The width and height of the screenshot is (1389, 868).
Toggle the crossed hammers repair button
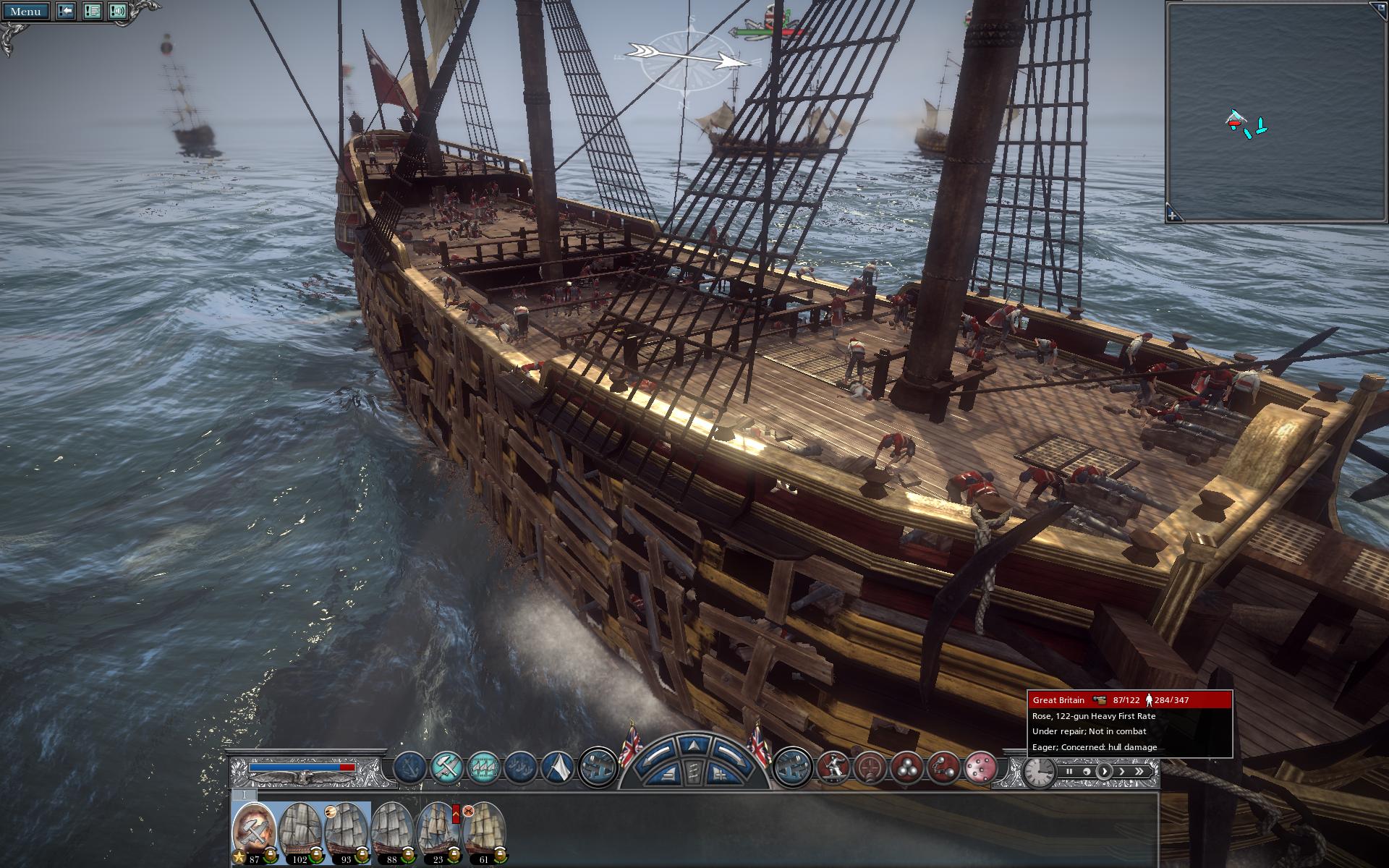click(446, 767)
